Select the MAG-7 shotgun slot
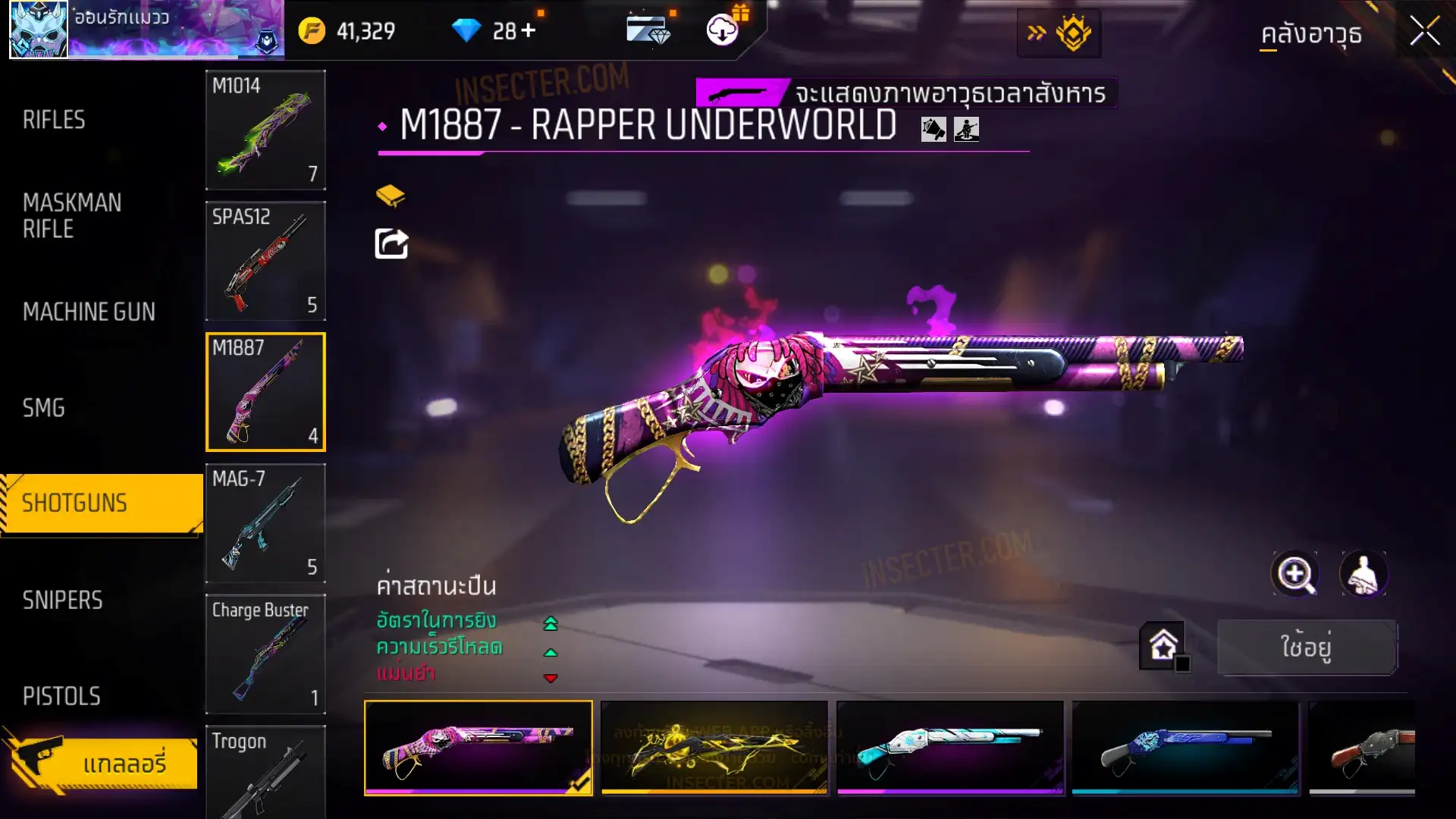 (x=265, y=523)
